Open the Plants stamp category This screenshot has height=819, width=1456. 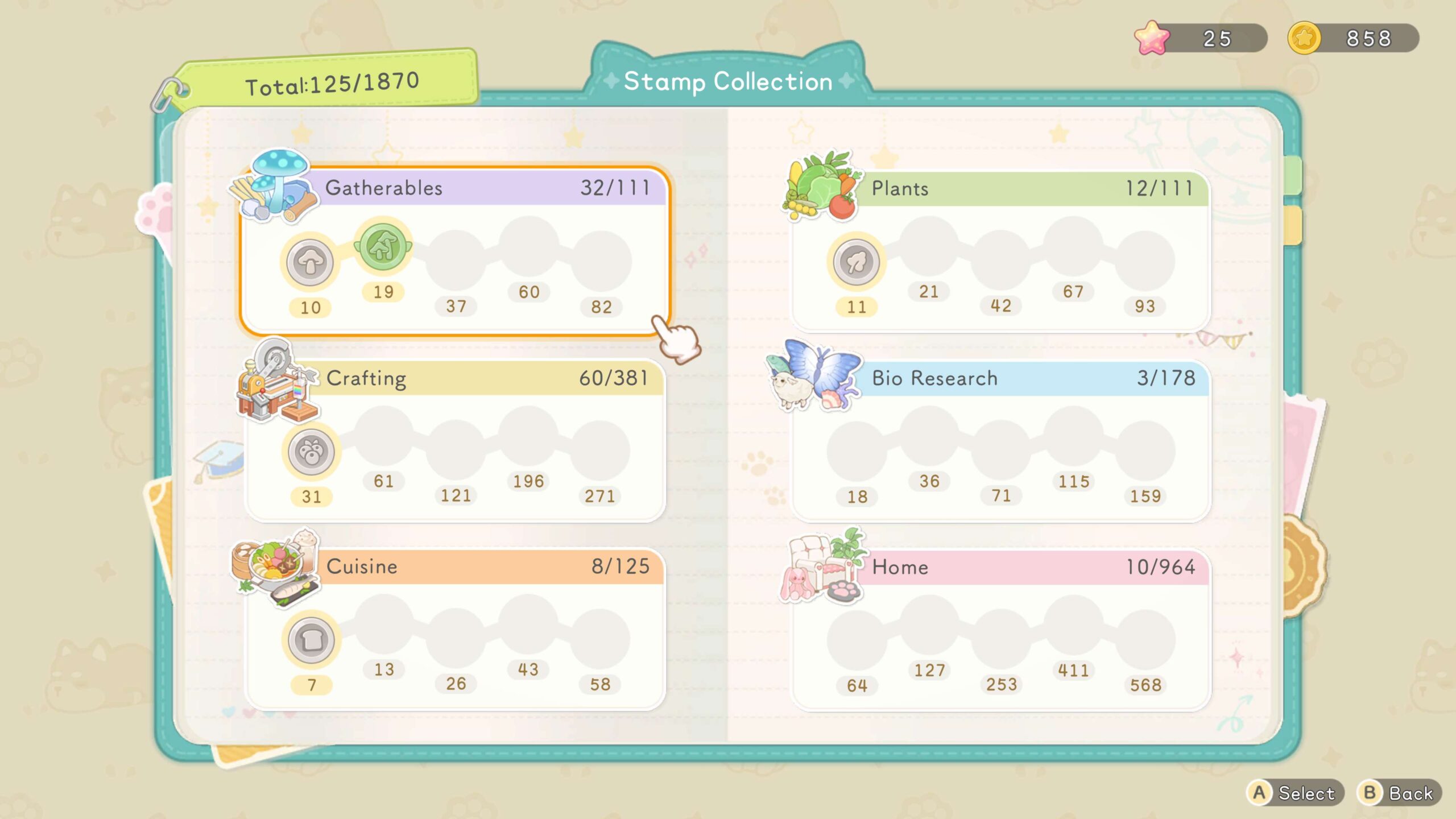pyautogui.click(x=1001, y=189)
